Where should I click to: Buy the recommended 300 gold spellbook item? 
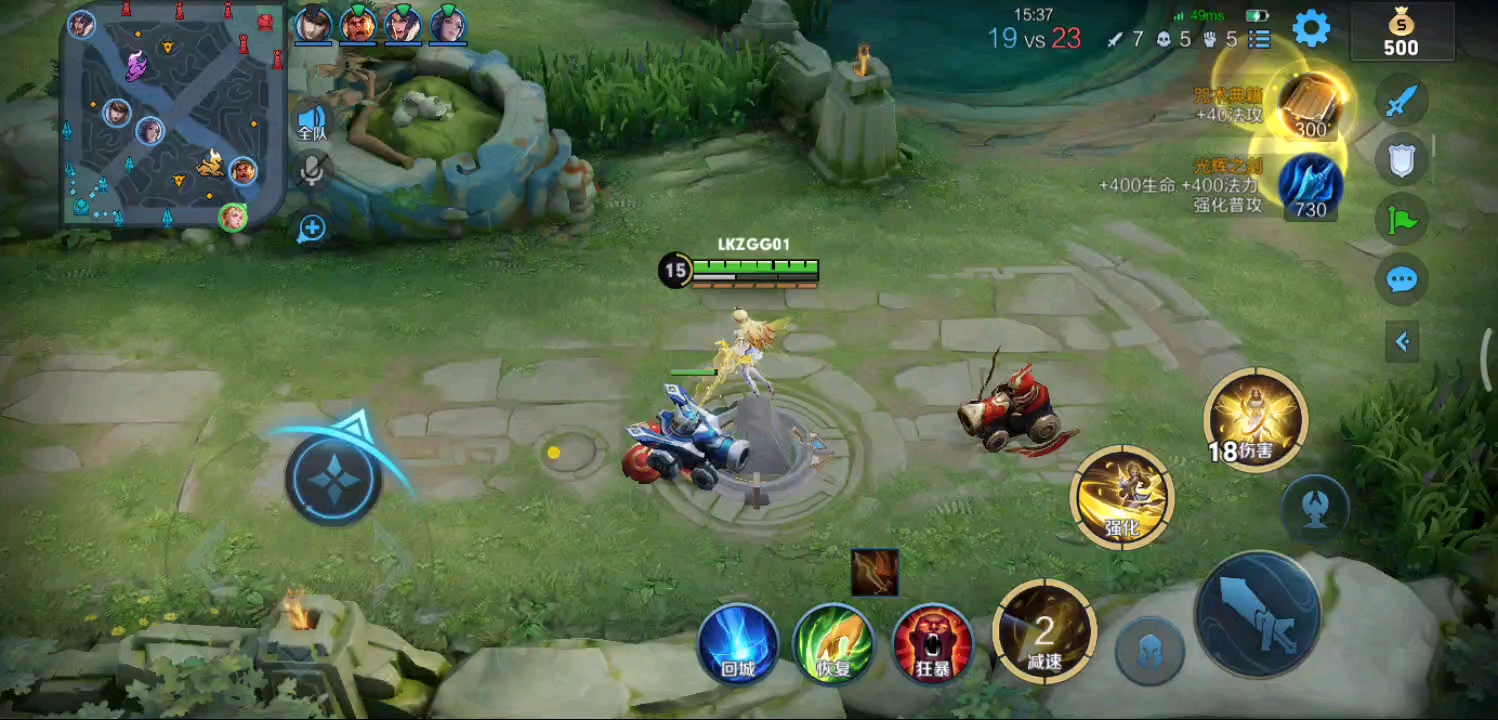pos(1311,105)
